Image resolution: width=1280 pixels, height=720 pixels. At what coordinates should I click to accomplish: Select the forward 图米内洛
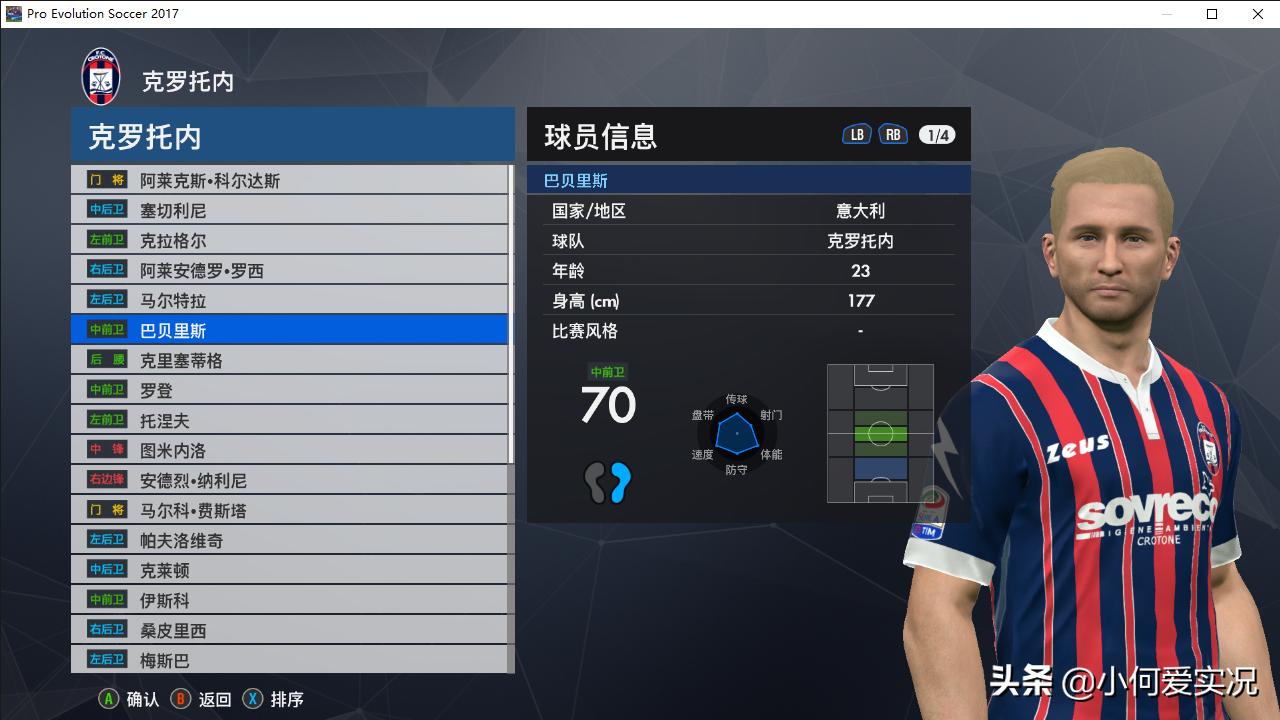[x=170, y=449]
